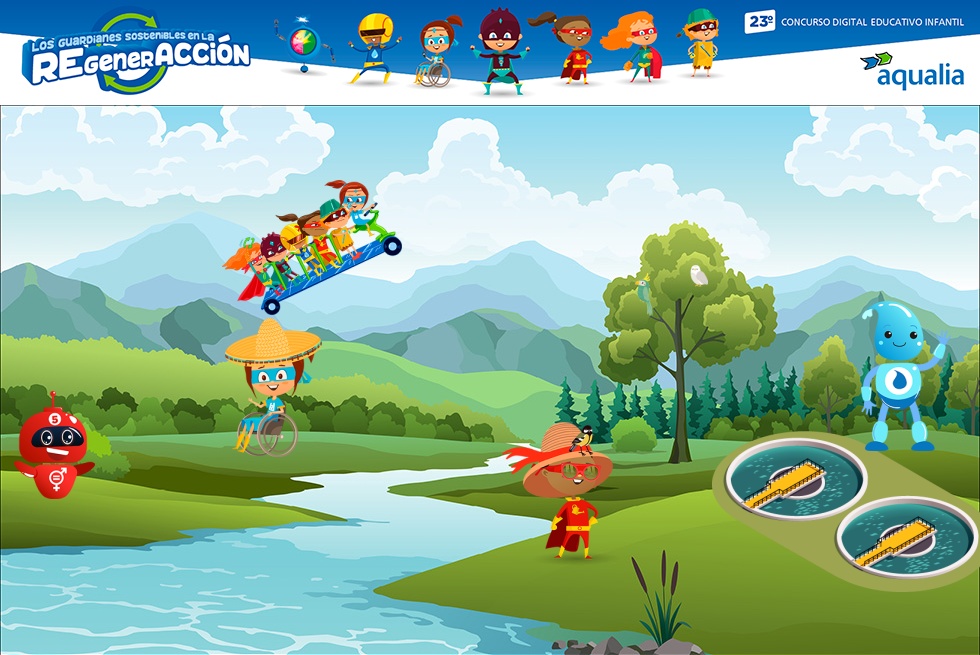The width and height of the screenshot is (980, 655).
Task: Click the REgenerACCIÓN game logo
Action: coord(135,55)
